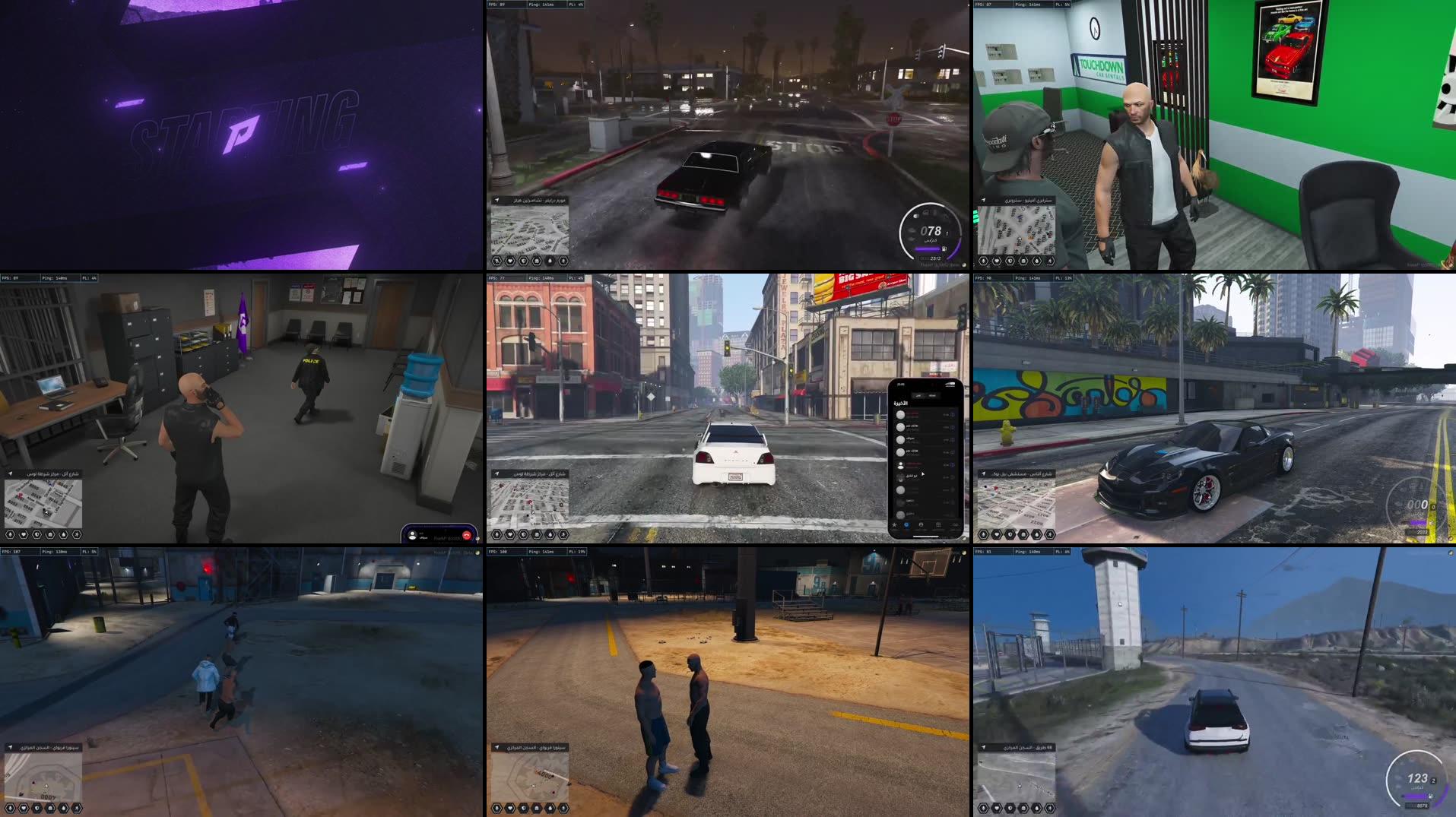Open the star favorites icon on the phone
The height and width of the screenshot is (817, 1456).
click(x=893, y=525)
